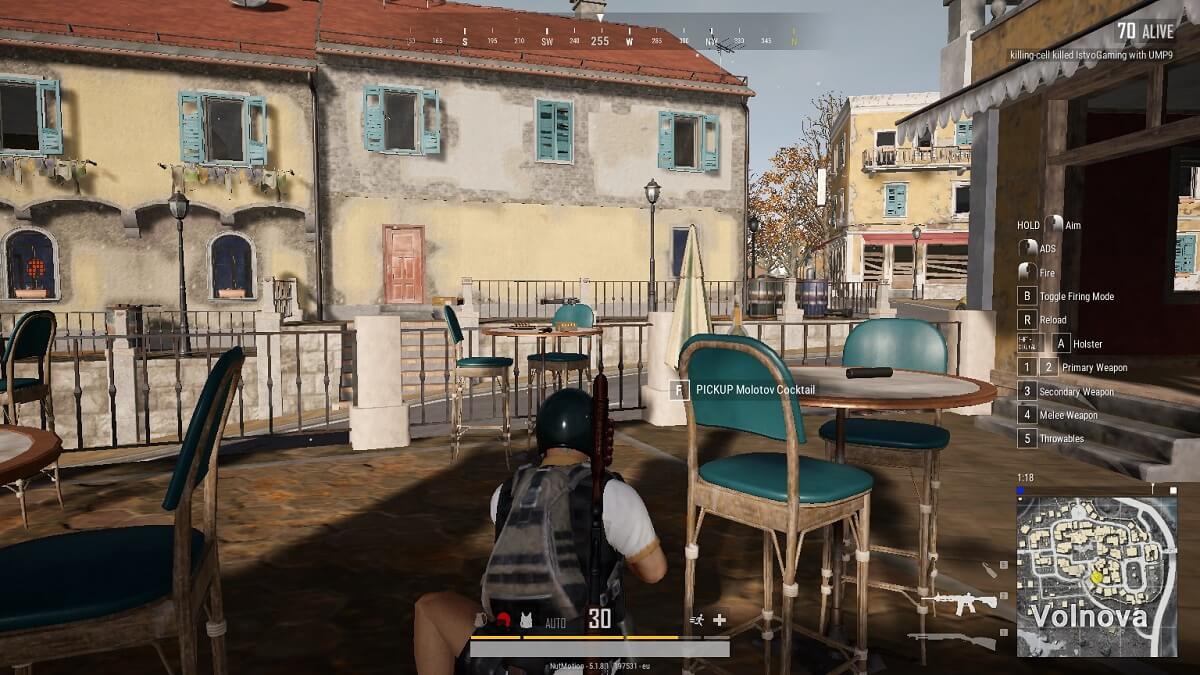Viewport: 1200px width, 675px height.
Task: Select the assault rifle weapon slot
Action: [x=959, y=602]
